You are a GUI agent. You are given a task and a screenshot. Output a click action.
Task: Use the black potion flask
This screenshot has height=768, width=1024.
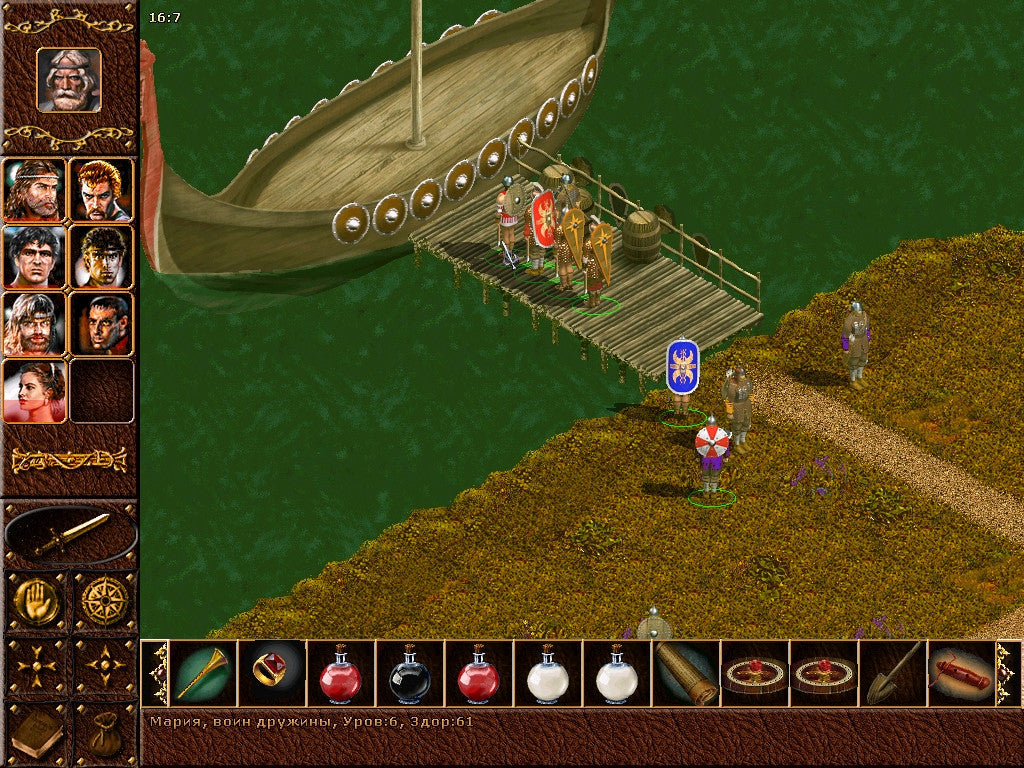(x=410, y=674)
